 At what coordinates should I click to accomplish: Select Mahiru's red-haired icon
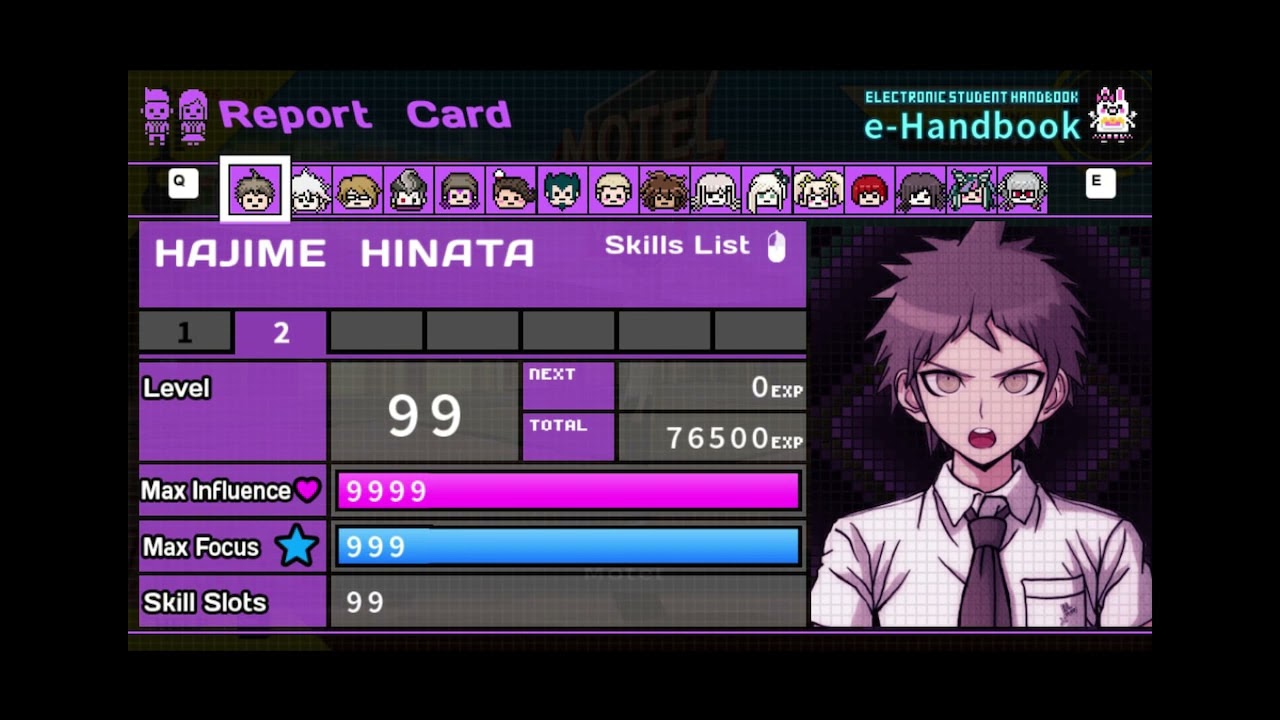[x=869, y=190]
